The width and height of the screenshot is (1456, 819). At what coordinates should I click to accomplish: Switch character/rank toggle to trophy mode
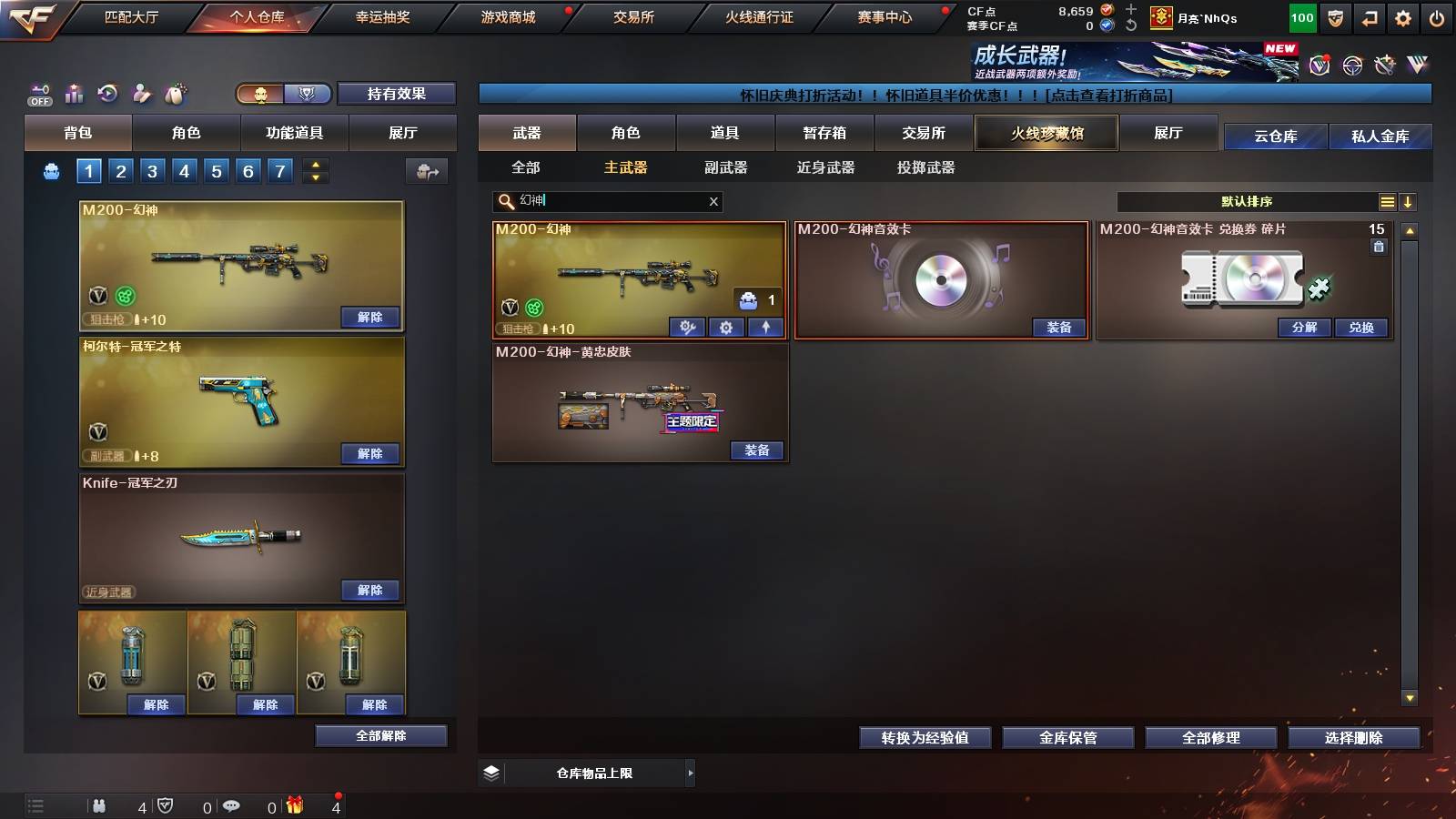(308, 94)
